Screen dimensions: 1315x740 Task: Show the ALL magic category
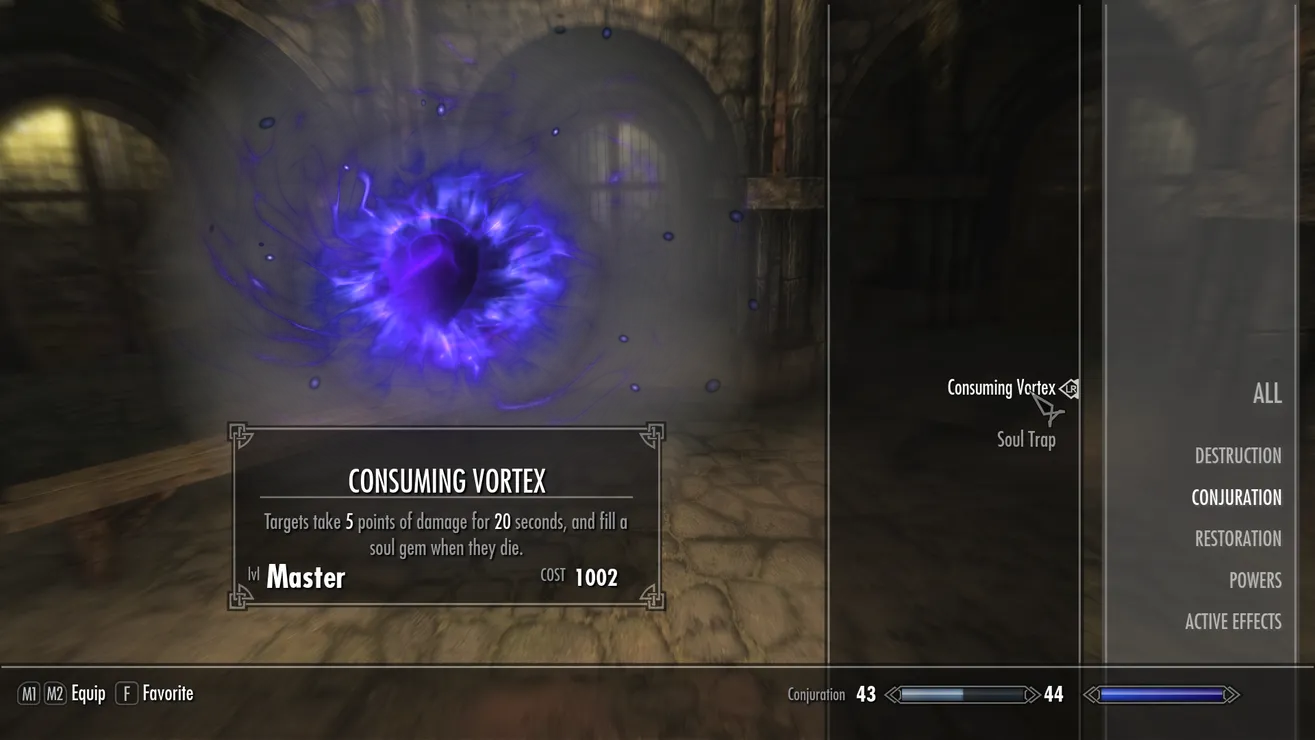[x=1266, y=393]
